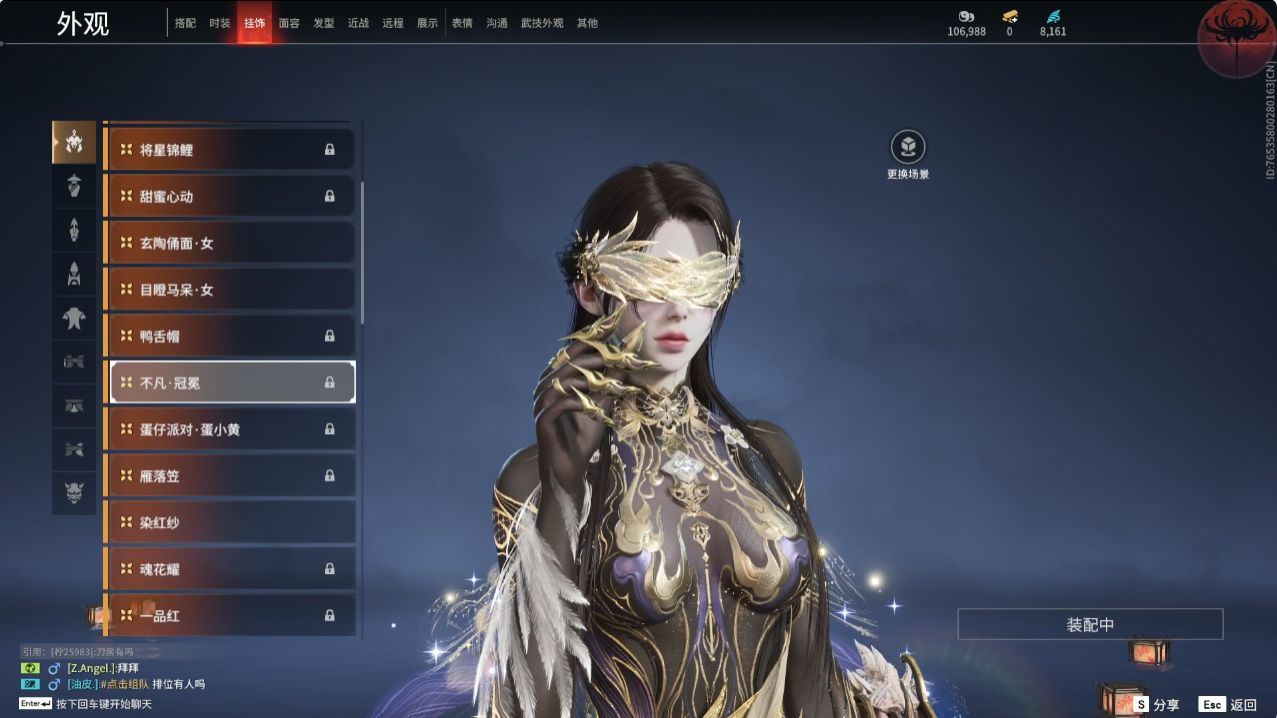
Task: Click the 更换场景 scene change icon
Action: [908, 148]
